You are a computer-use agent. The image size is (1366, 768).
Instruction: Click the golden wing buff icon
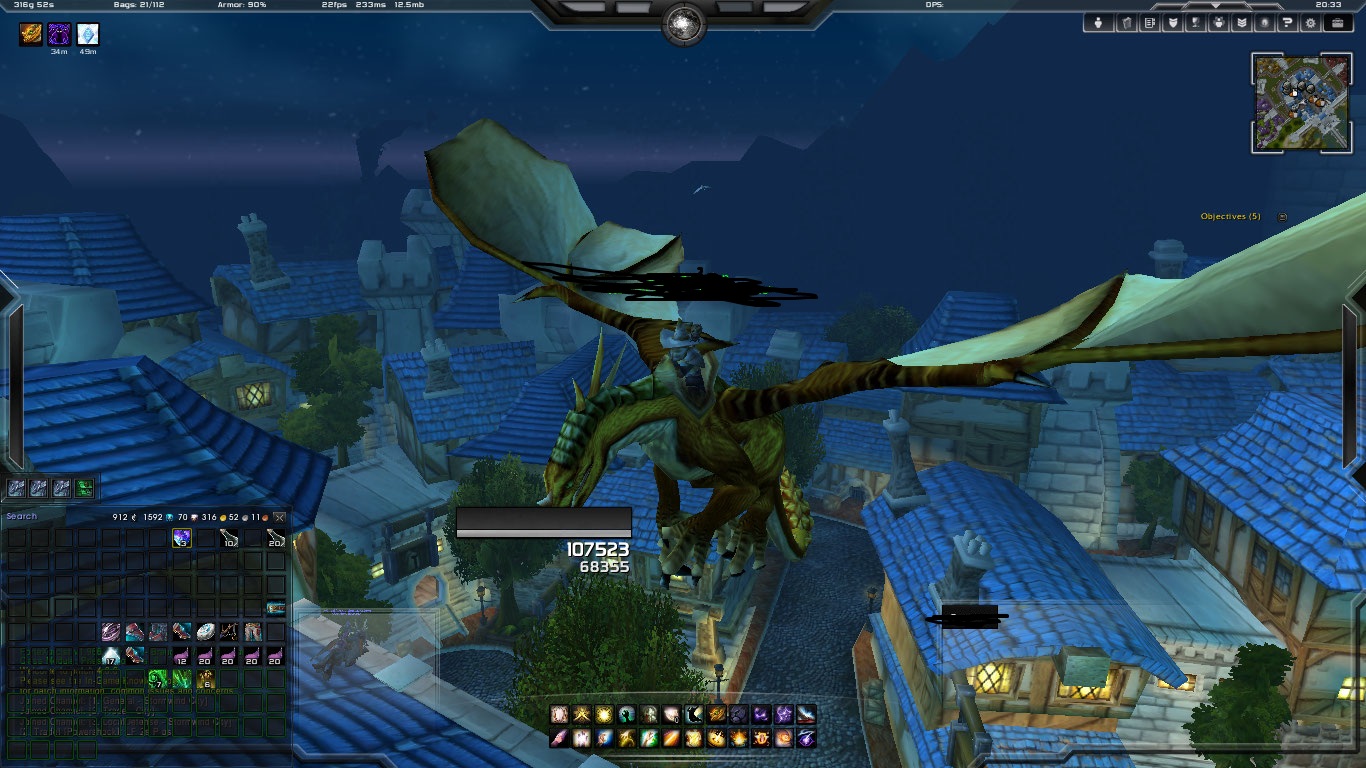(x=31, y=35)
